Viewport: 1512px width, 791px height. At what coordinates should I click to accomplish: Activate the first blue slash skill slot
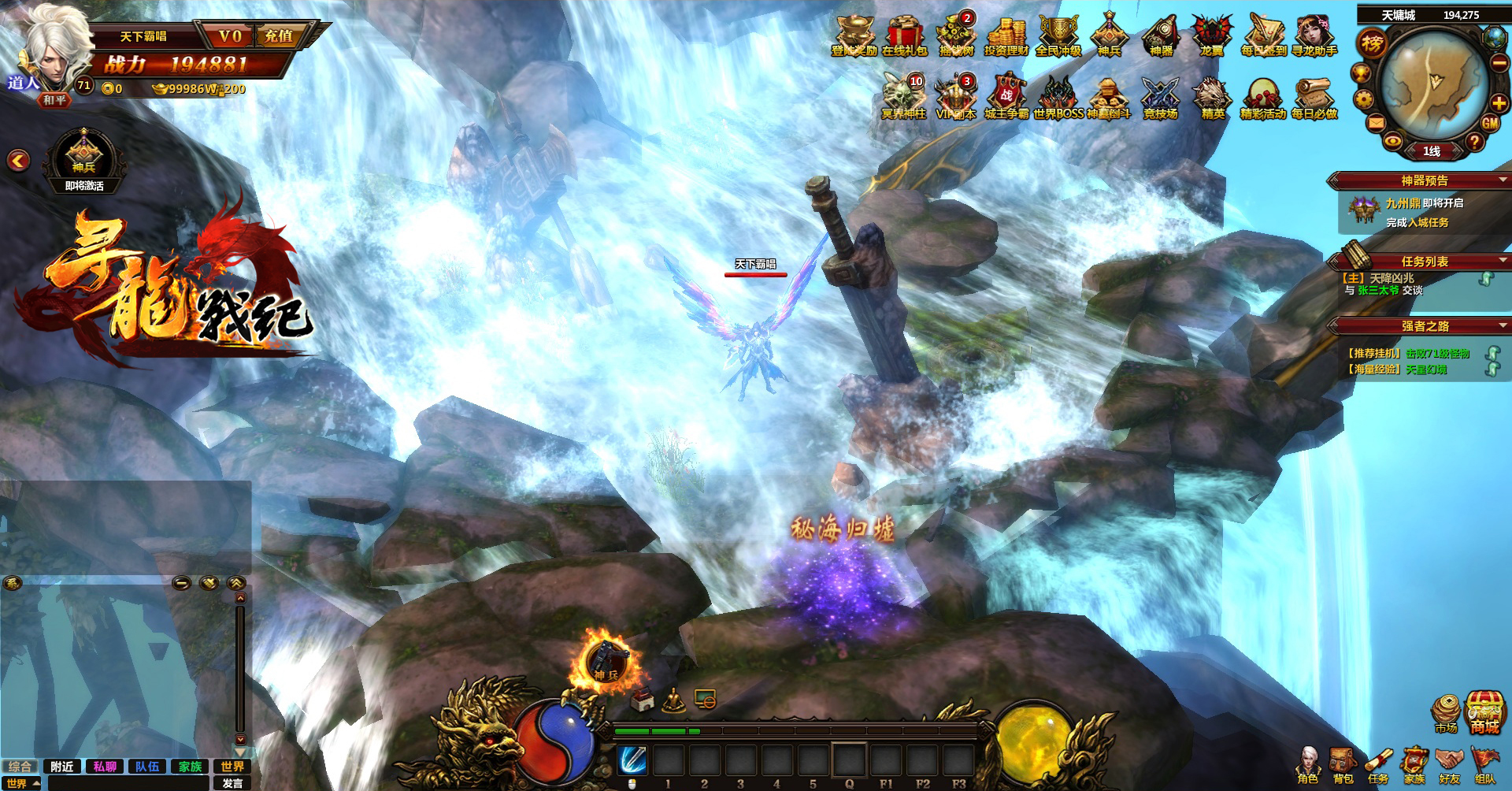[632, 760]
